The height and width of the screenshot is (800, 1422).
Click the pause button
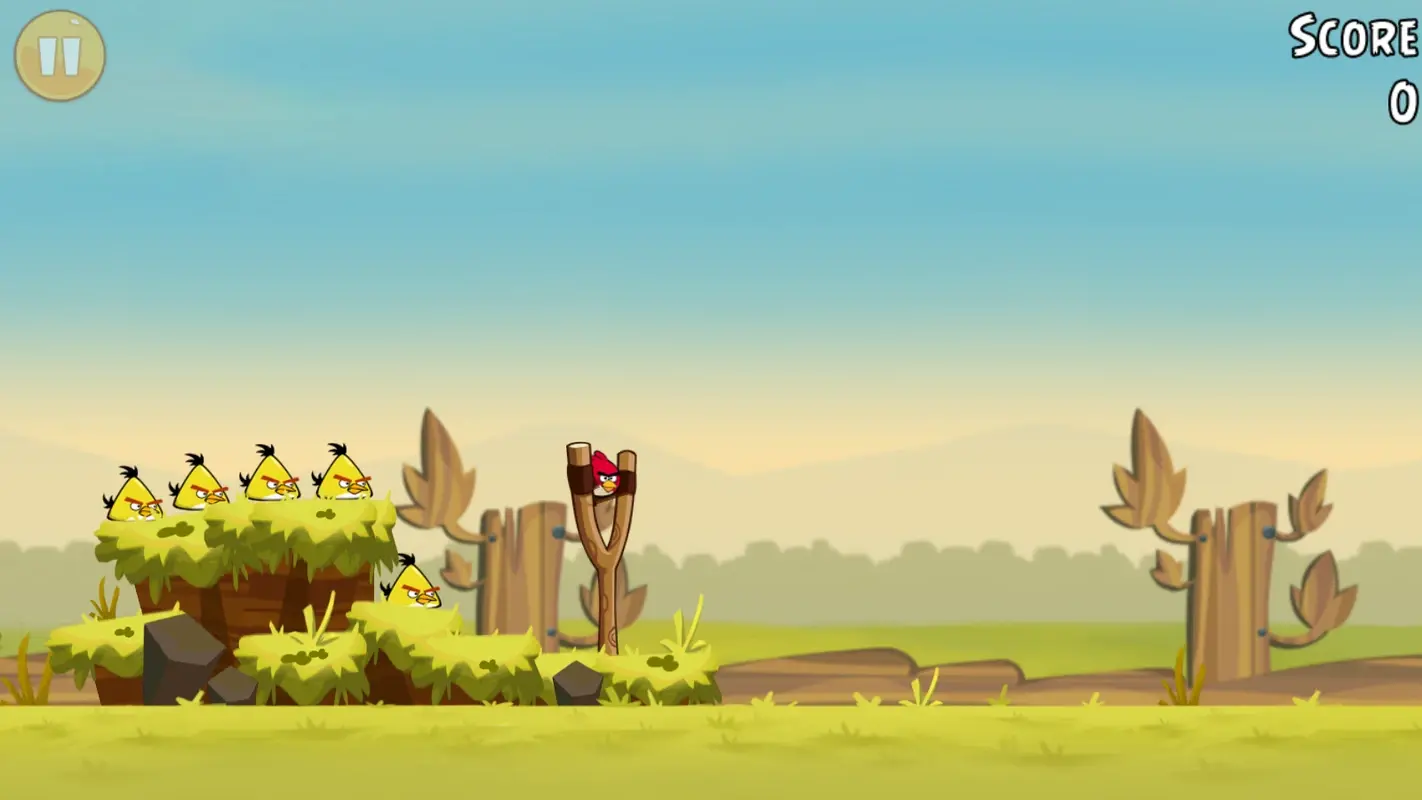click(x=57, y=54)
